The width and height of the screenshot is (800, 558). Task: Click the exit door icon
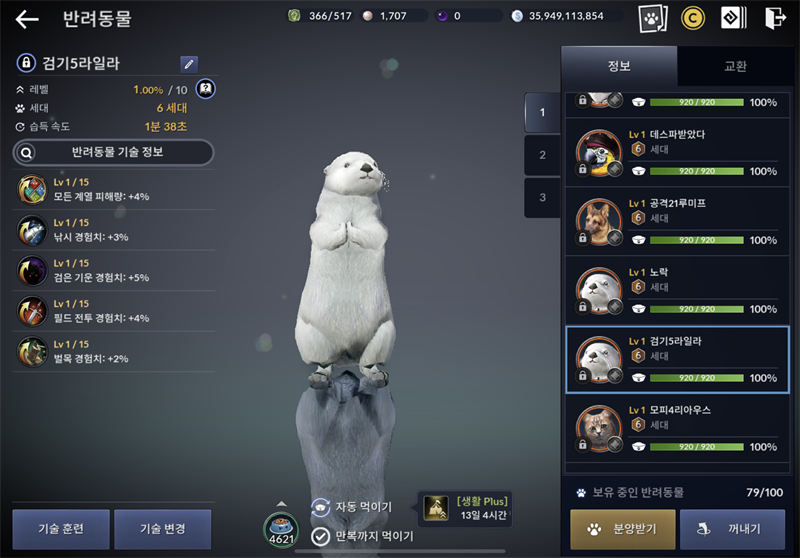pyautogui.click(x=774, y=18)
